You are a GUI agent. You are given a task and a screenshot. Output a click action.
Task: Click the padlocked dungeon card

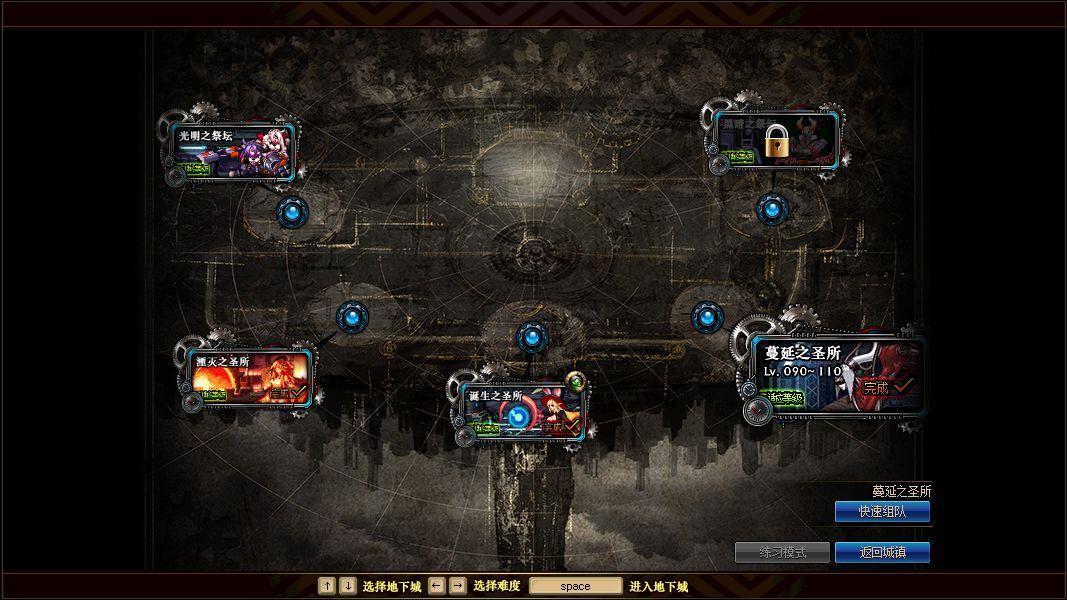[x=776, y=141]
